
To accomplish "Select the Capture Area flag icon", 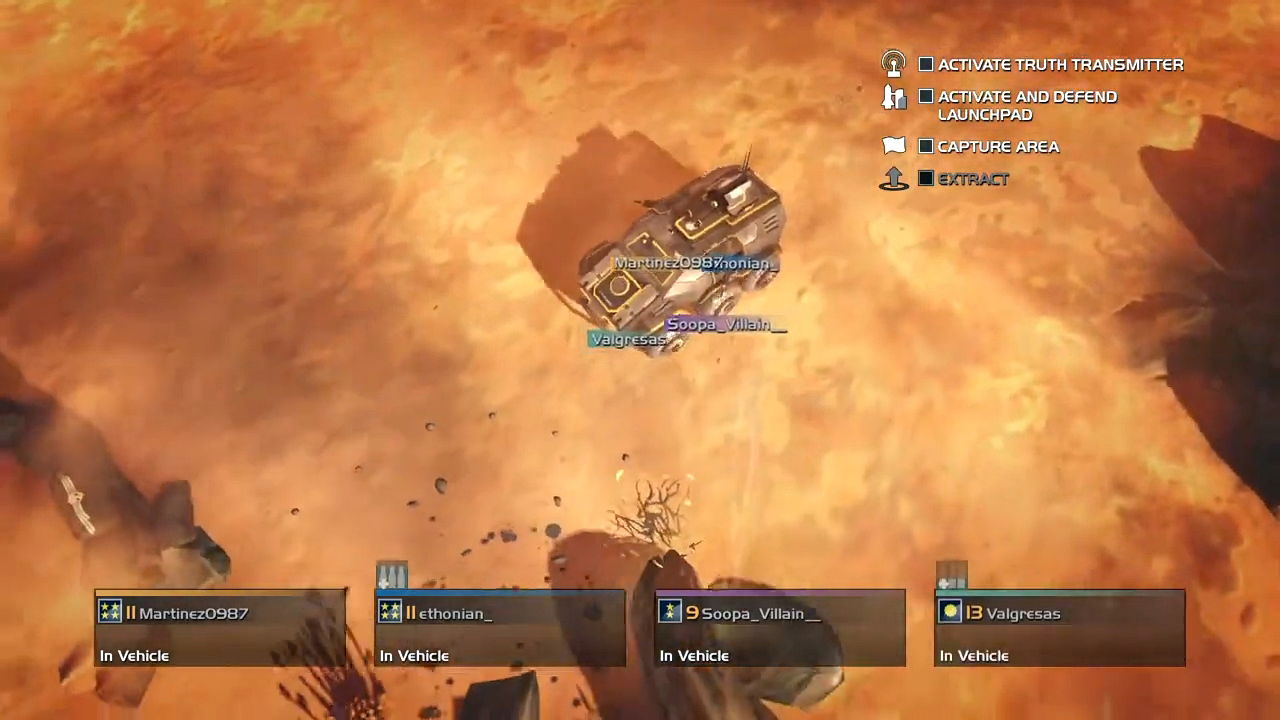I will click(894, 146).
